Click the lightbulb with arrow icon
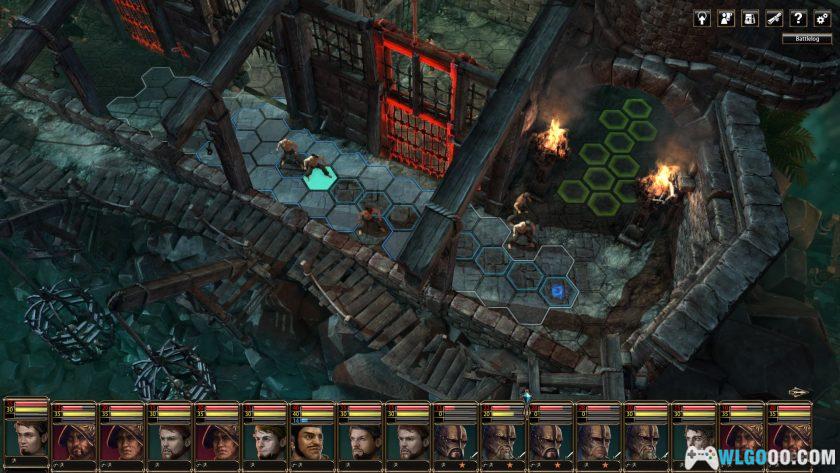The image size is (840, 473). click(x=703, y=18)
